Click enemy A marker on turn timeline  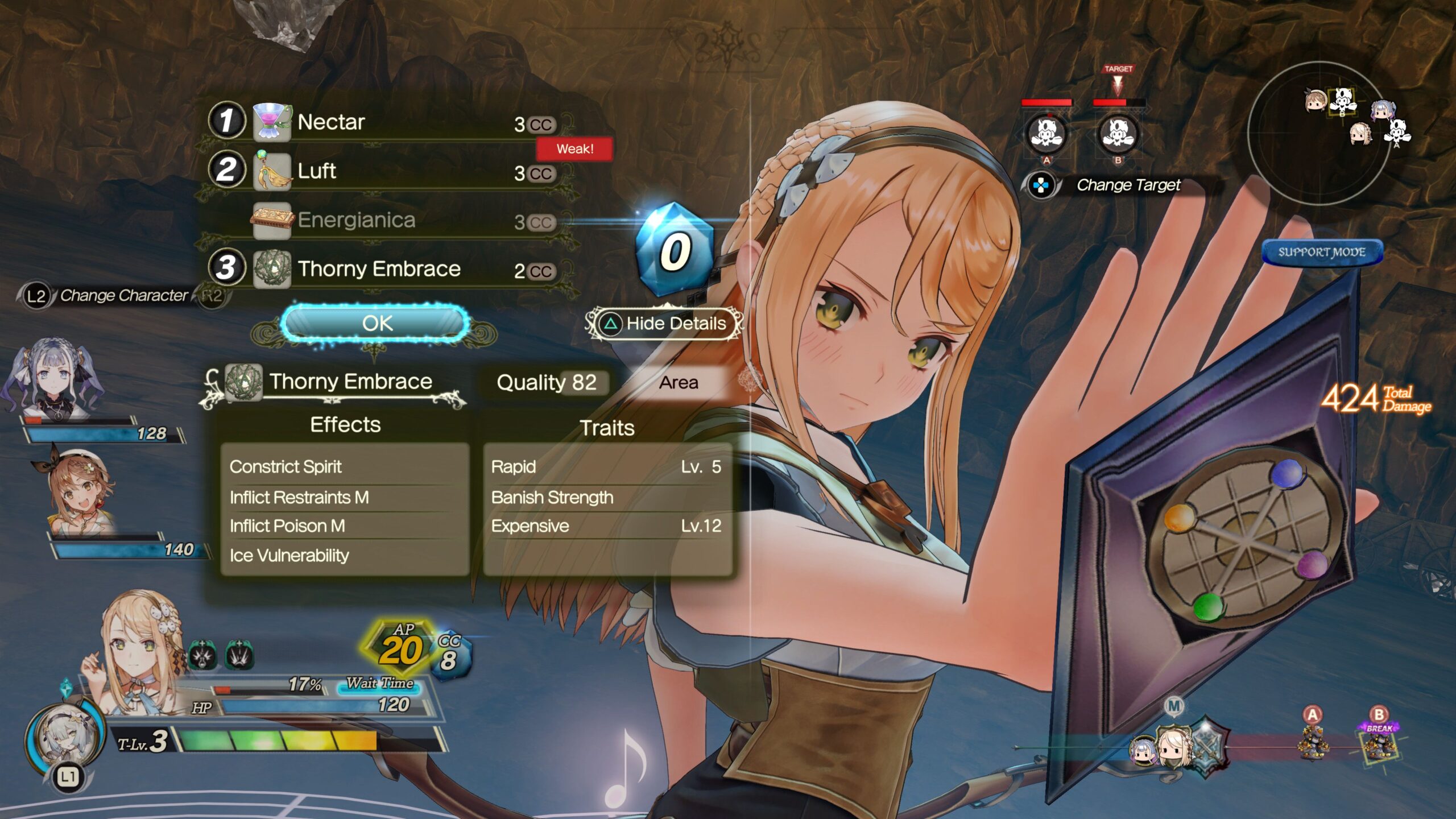(x=1312, y=737)
